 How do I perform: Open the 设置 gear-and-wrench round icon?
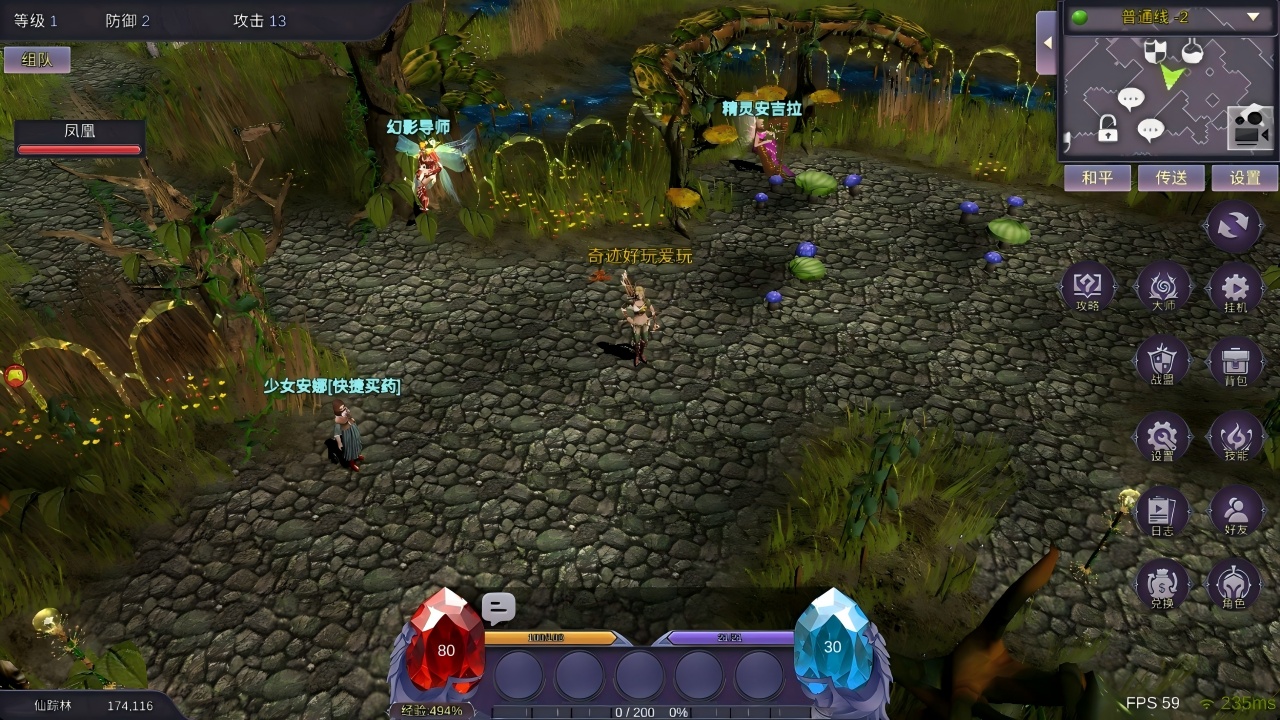tap(1162, 437)
